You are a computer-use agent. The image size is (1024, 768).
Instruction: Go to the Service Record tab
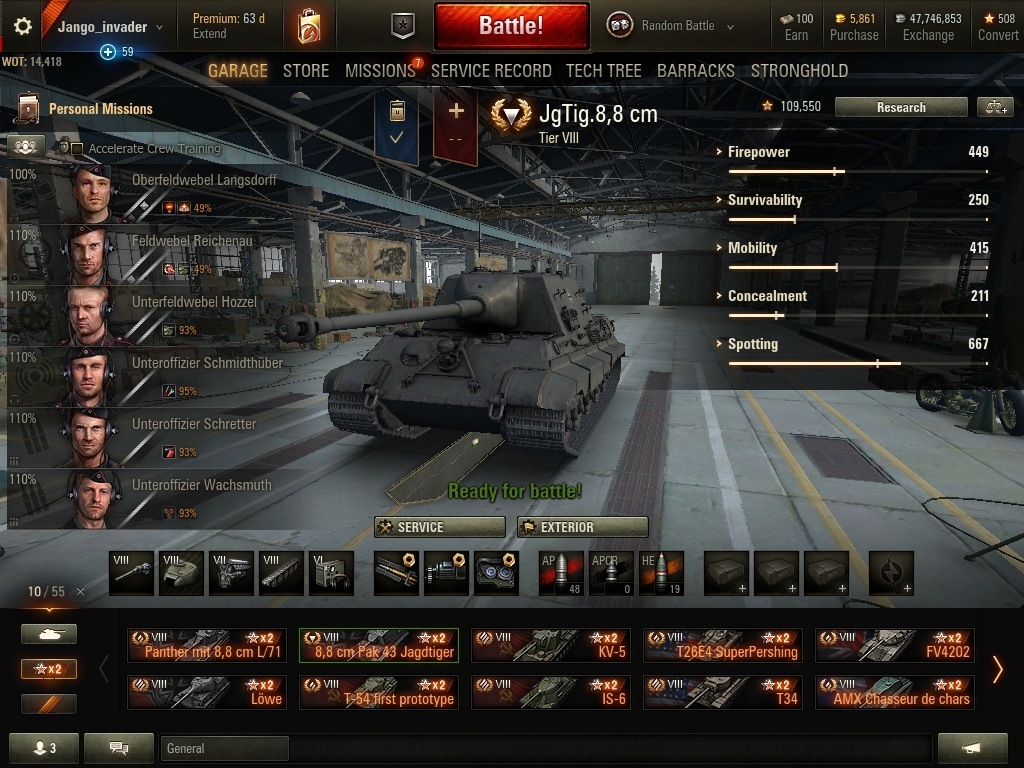491,71
